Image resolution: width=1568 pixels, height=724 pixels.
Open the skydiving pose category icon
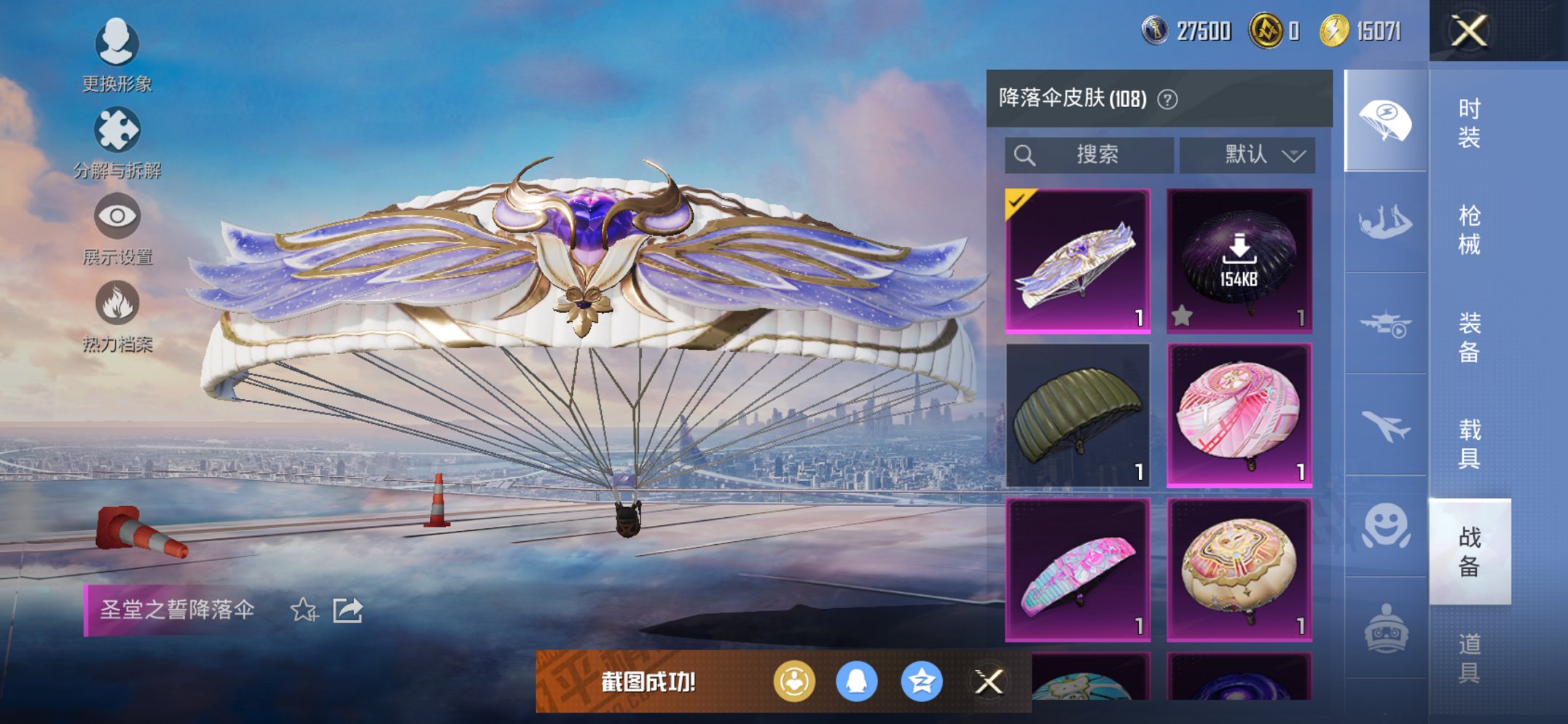click(x=1384, y=221)
